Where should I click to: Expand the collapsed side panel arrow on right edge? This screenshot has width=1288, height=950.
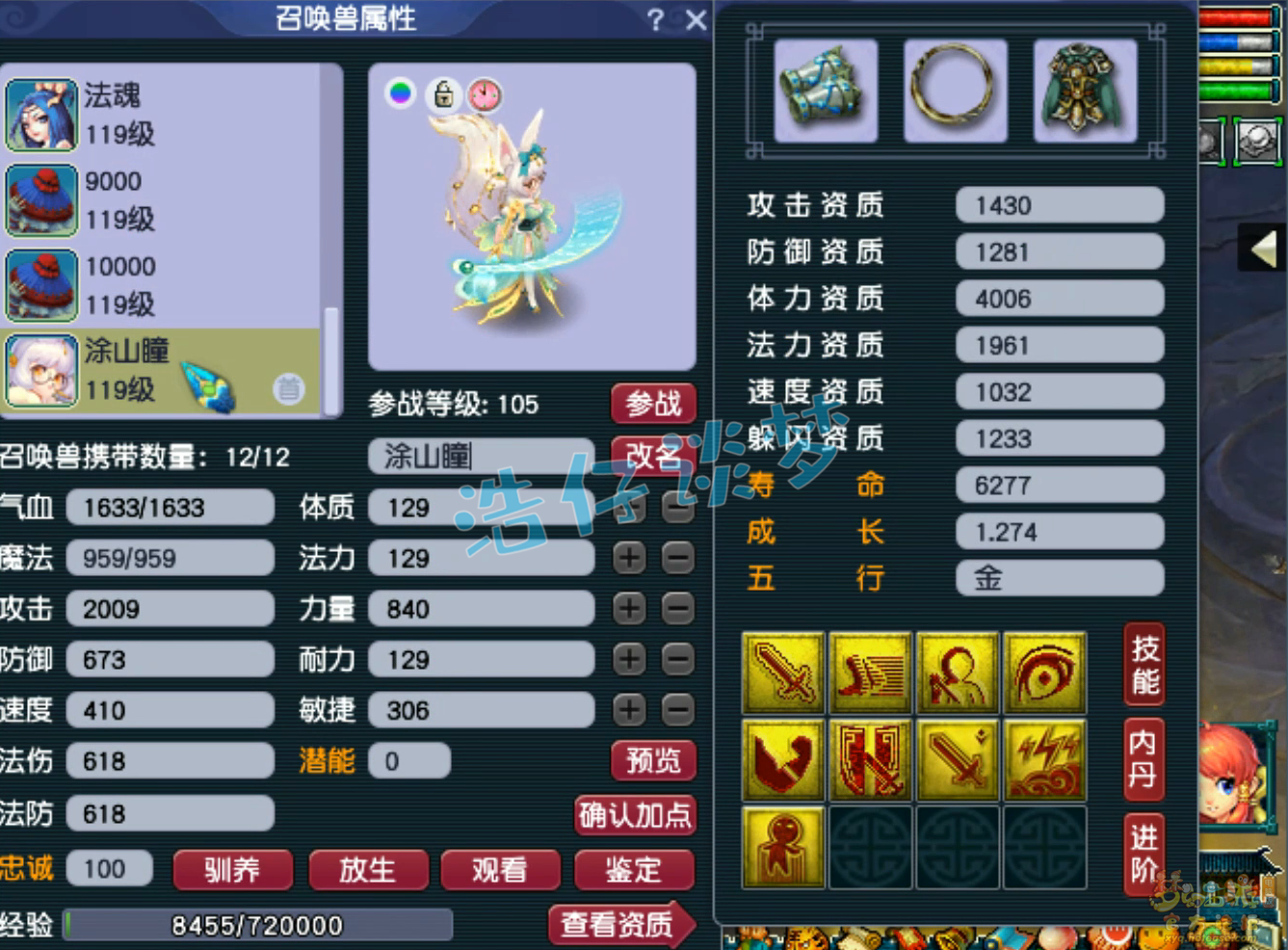(x=1263, y=249)
